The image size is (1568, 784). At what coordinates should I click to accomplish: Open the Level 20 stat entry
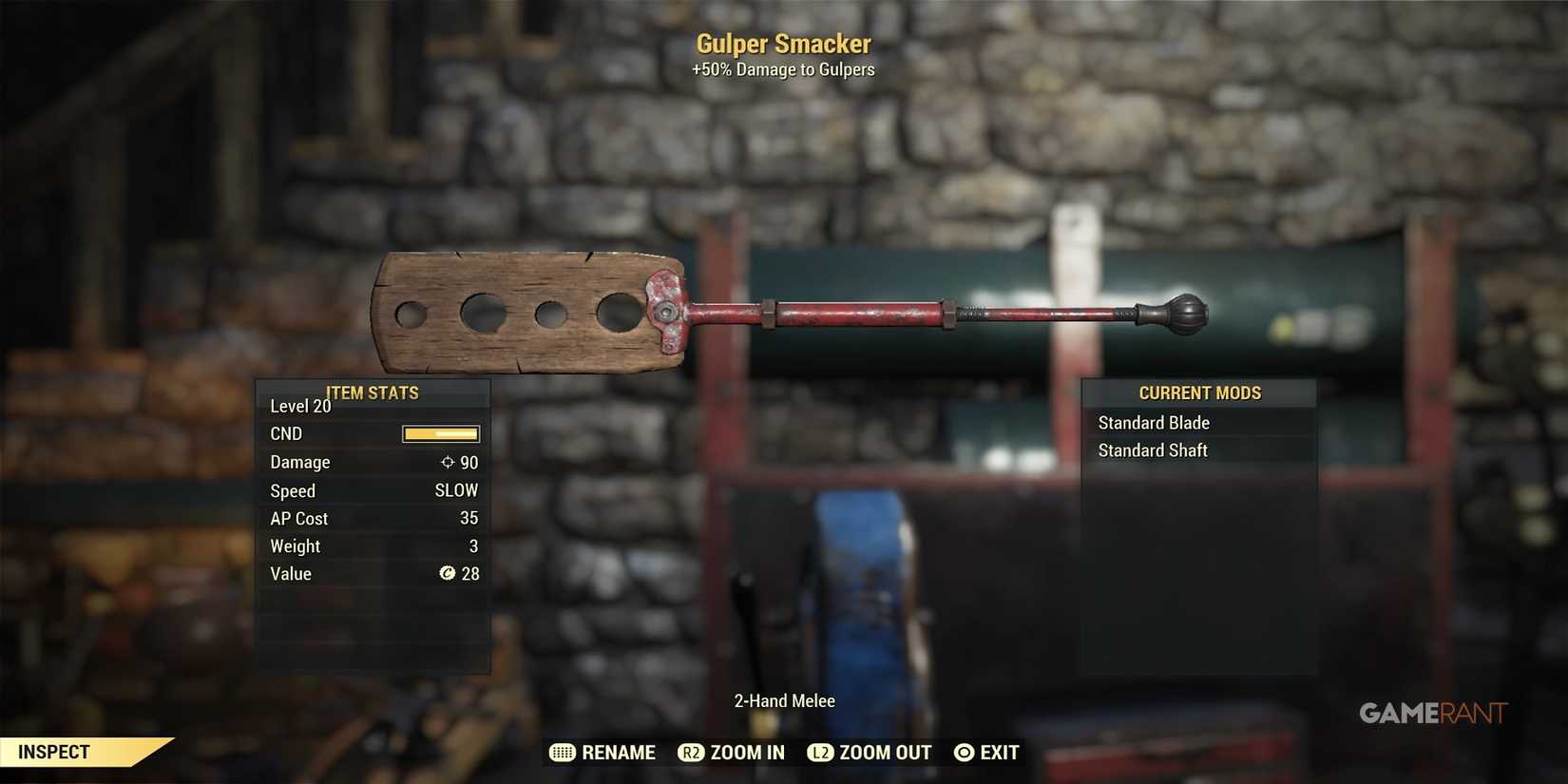coord(299,406)
